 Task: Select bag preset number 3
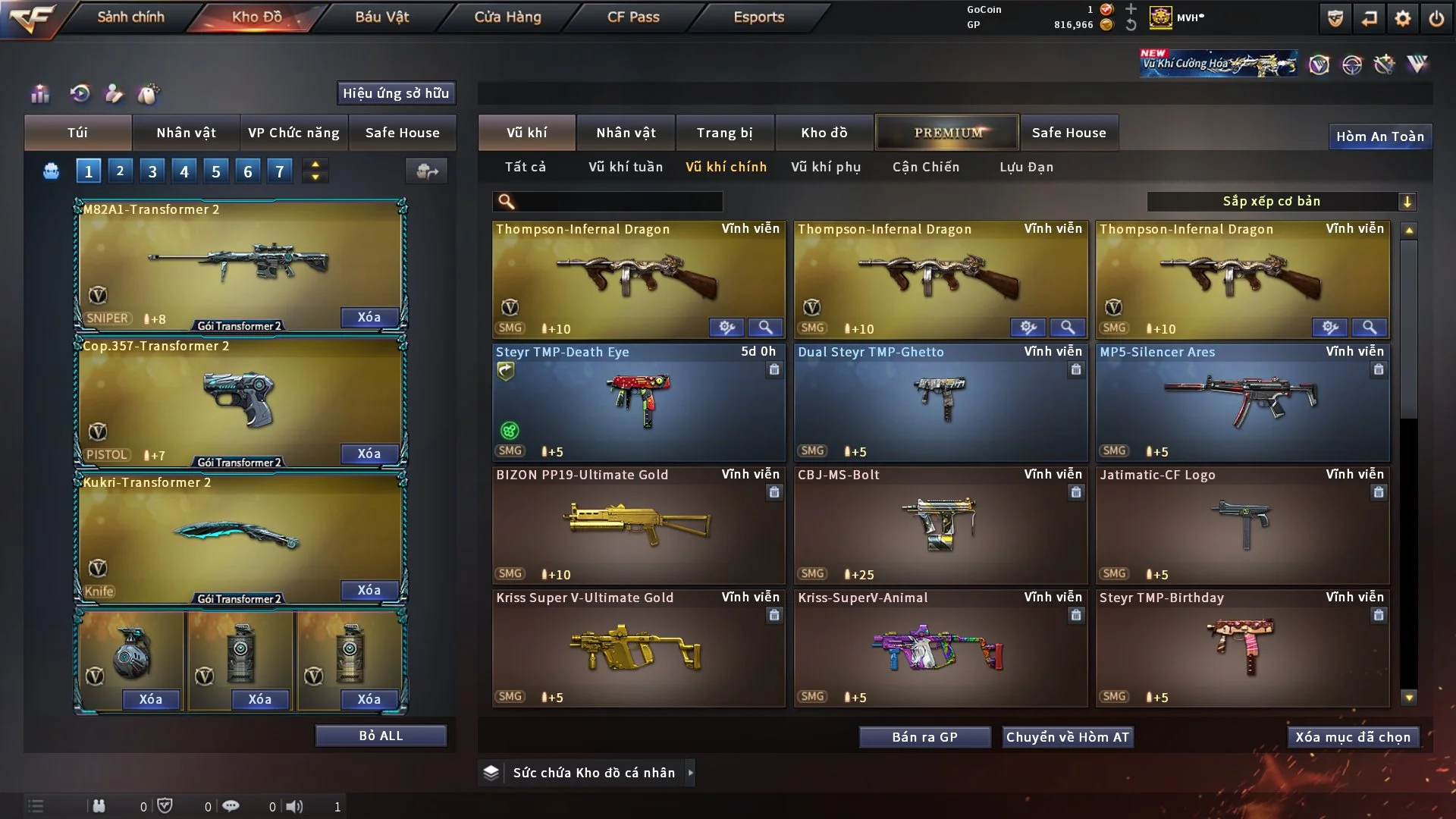[152, 171]
